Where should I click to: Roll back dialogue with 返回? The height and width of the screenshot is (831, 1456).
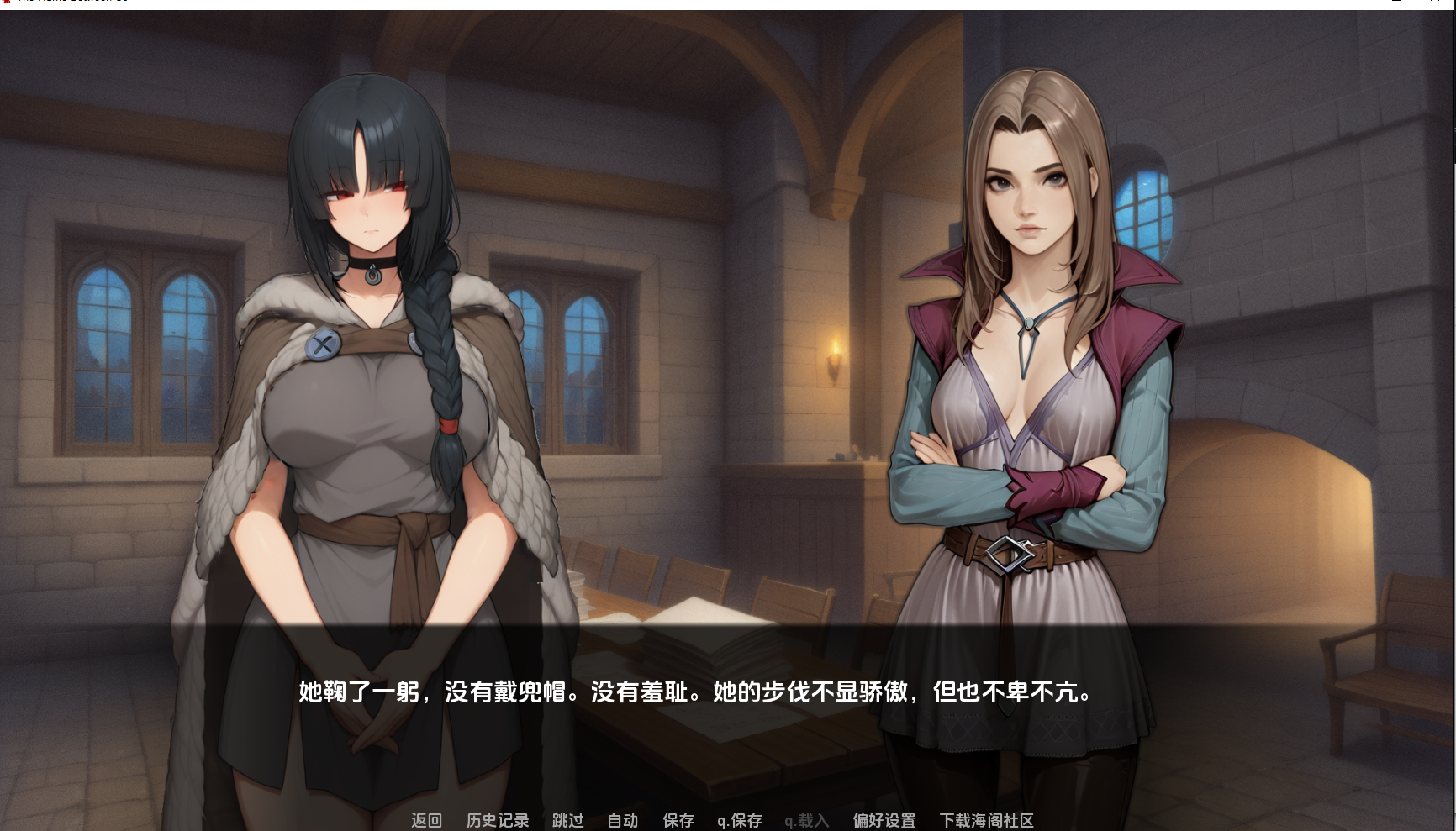tap(425, 820)
